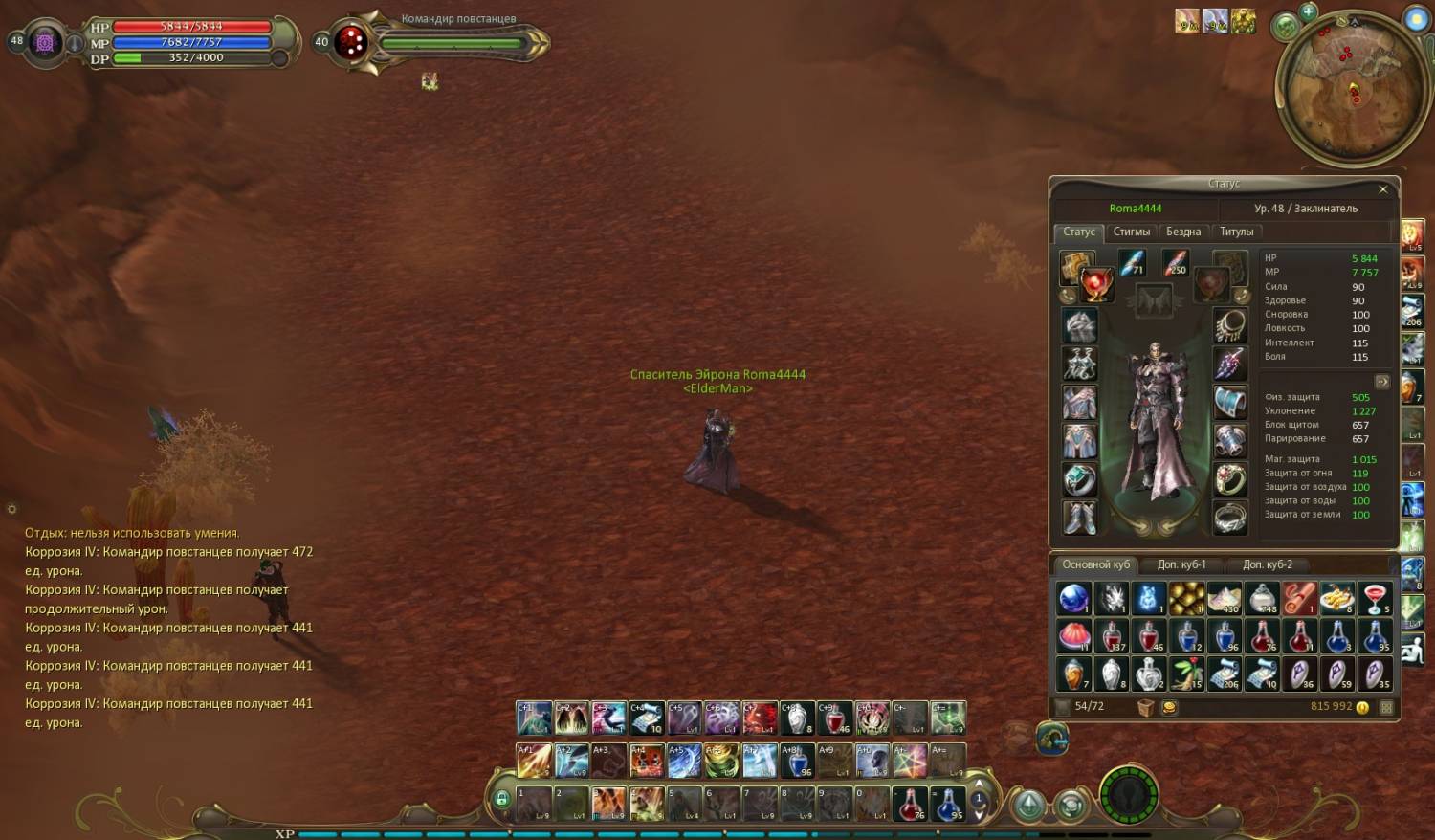Select the green-gem ring equipment slot
Viewport: 1435px width, 840px height.
click(1079, 479)
